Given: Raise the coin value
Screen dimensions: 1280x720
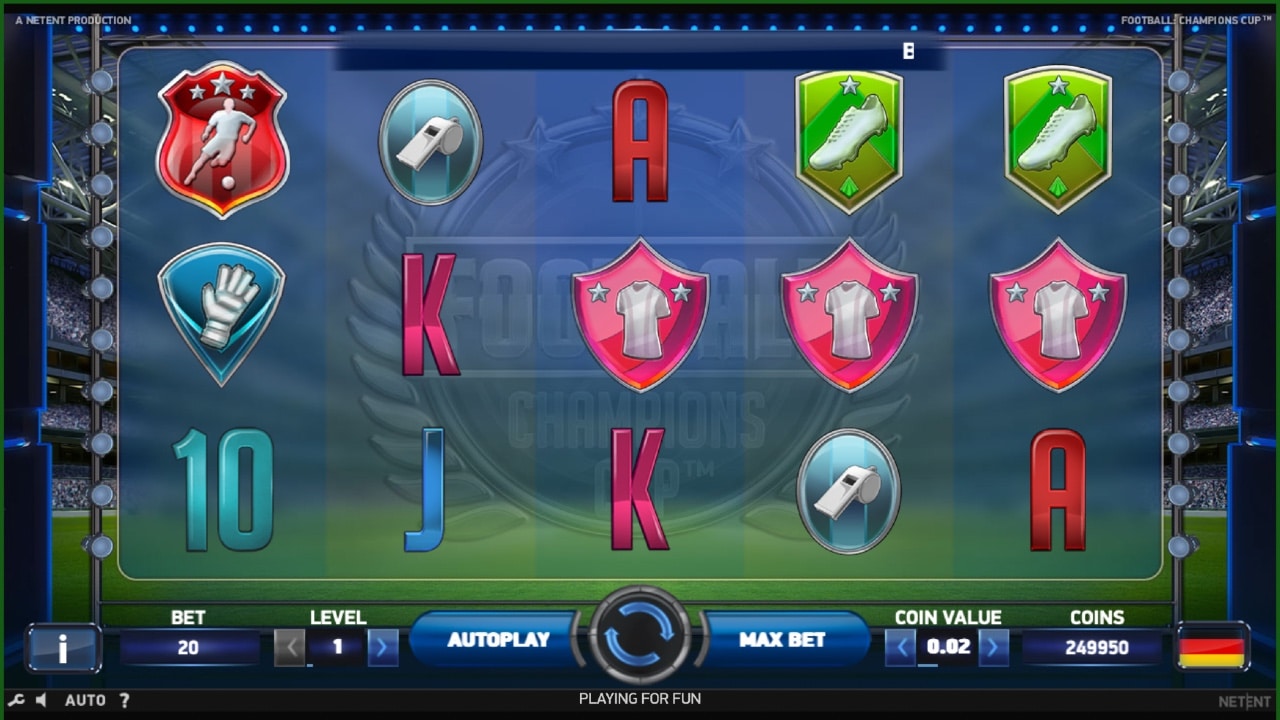Looking at the screenshot, I should [993, 648].
